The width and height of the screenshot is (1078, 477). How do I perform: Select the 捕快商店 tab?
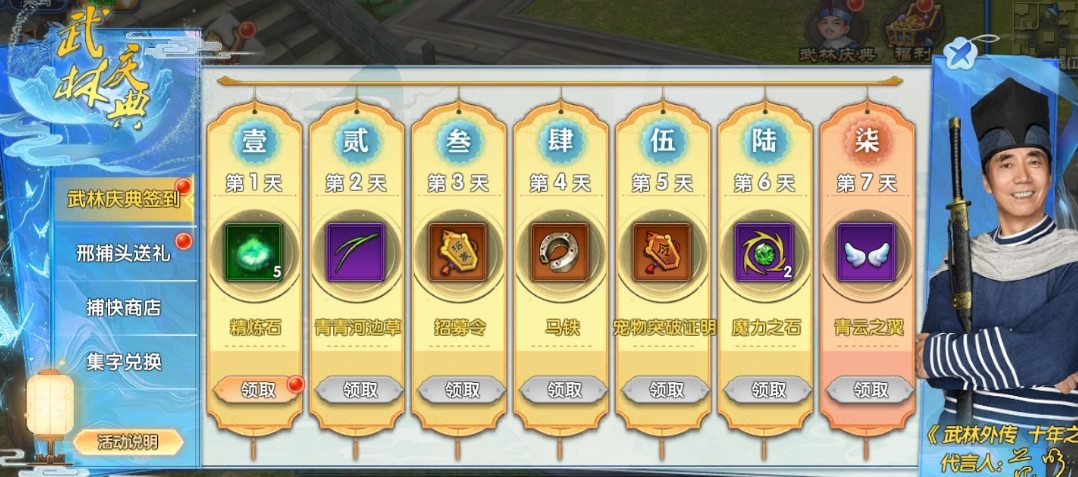[122, 307]
